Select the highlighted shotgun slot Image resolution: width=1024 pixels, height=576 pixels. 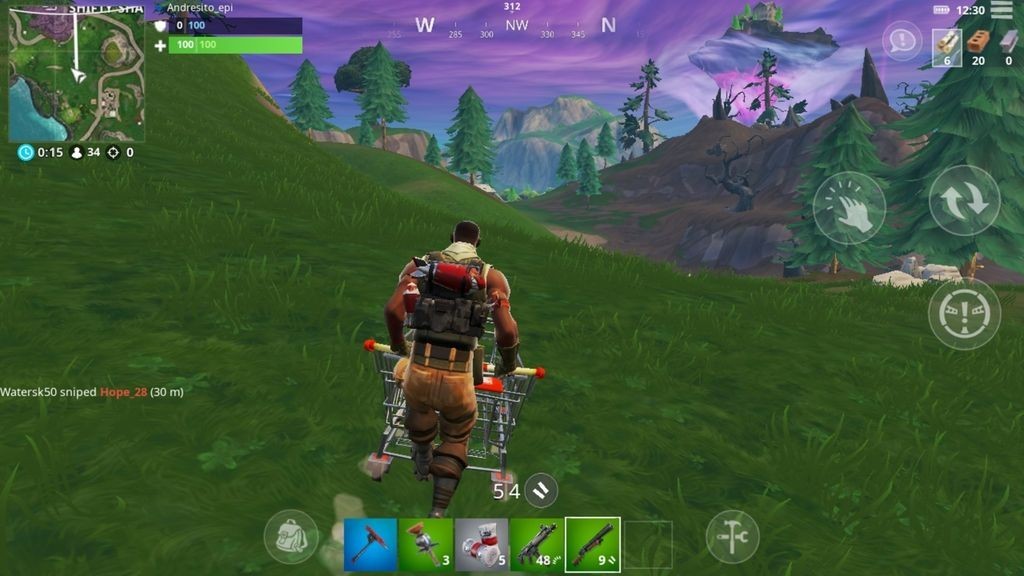592,544
